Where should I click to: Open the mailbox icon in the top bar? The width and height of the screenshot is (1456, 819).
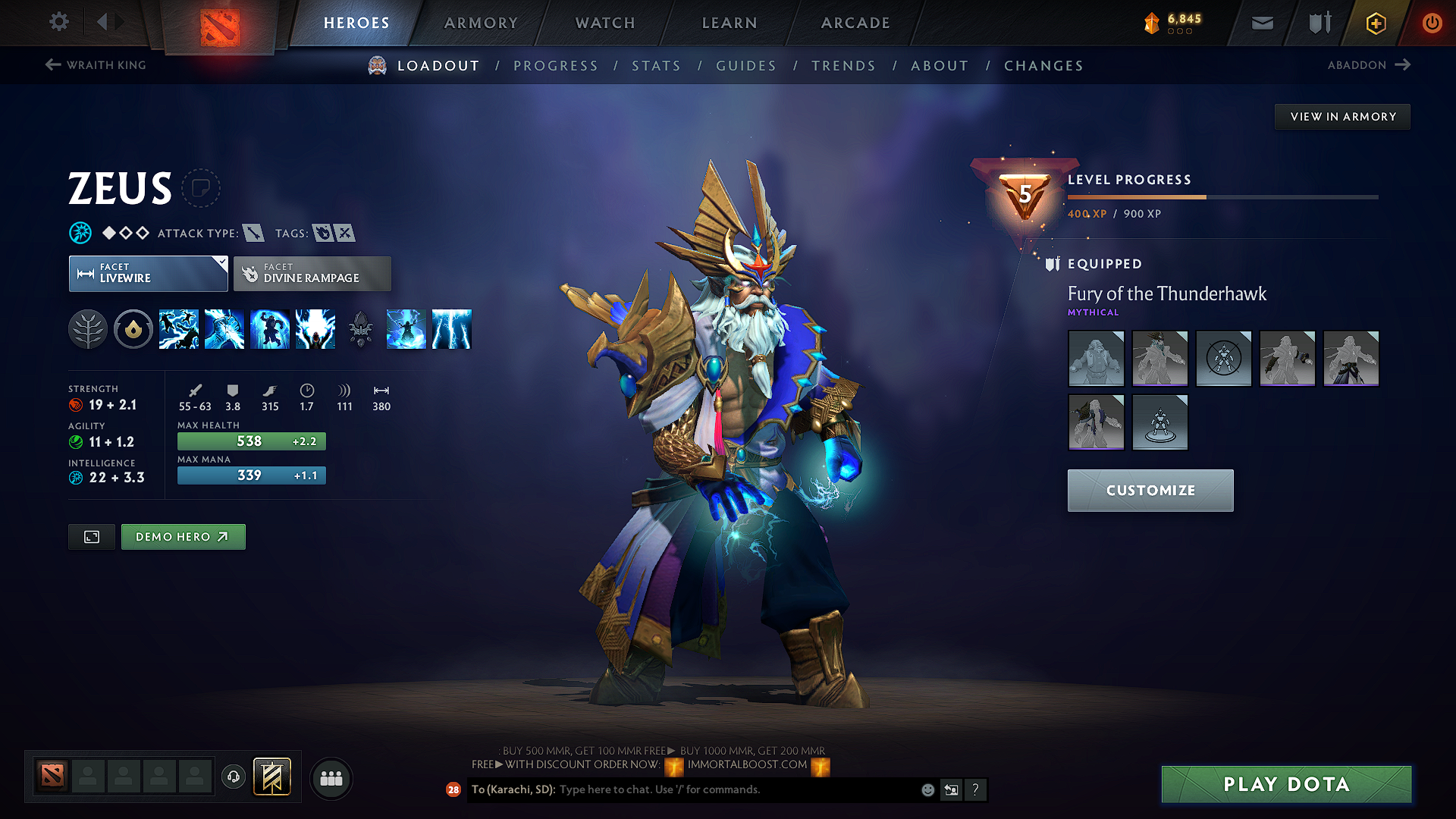1261,22
